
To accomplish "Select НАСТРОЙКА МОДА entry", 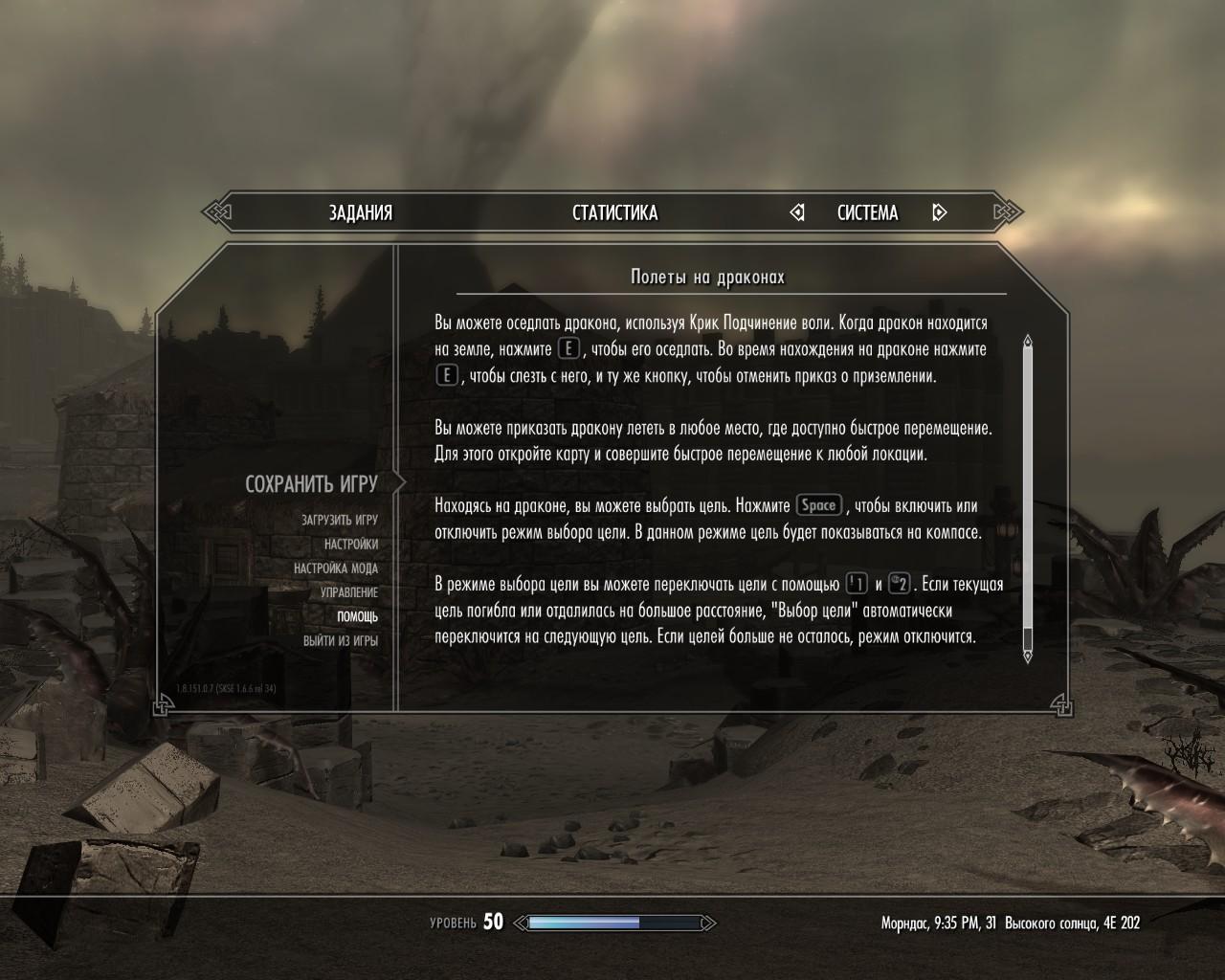I will point(335,568).
